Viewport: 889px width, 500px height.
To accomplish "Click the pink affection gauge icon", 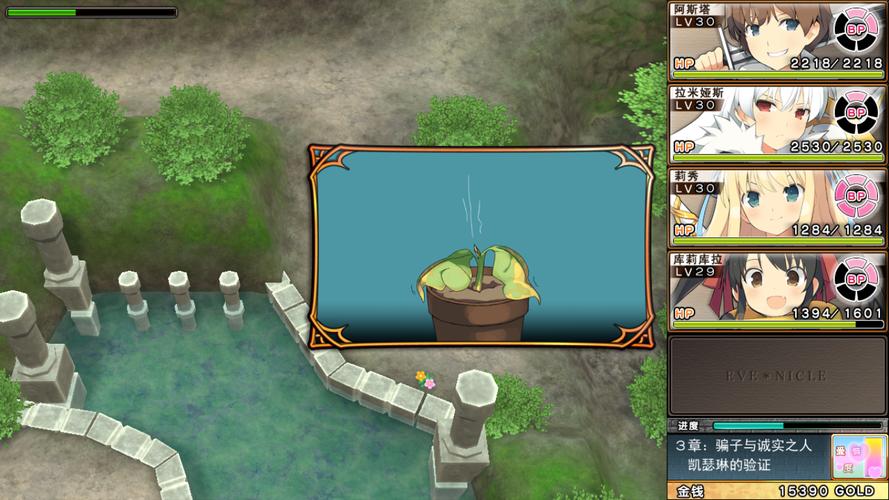I will tap(859, 456).
